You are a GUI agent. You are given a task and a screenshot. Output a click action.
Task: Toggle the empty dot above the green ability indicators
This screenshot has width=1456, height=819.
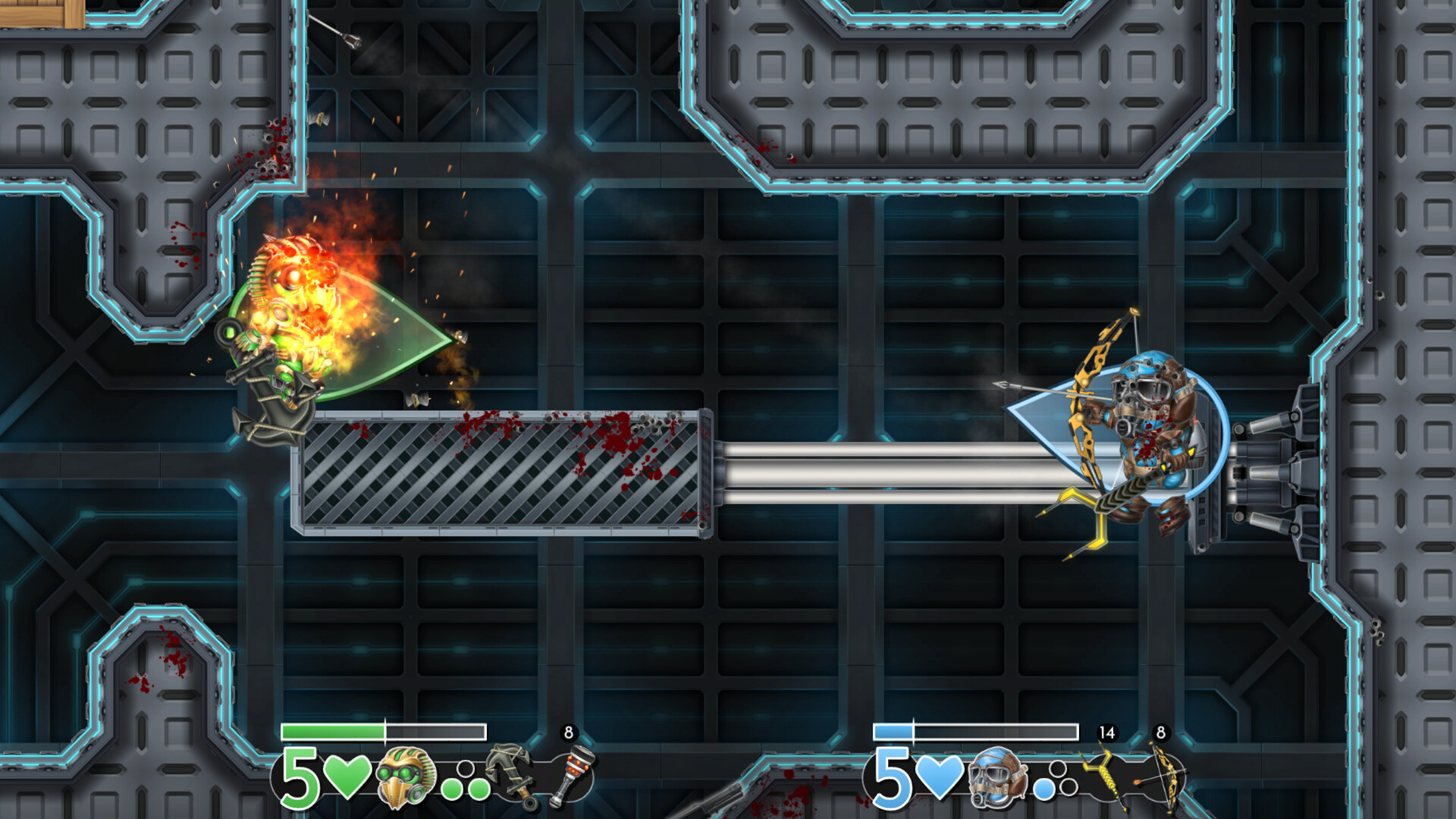[464, 770]
